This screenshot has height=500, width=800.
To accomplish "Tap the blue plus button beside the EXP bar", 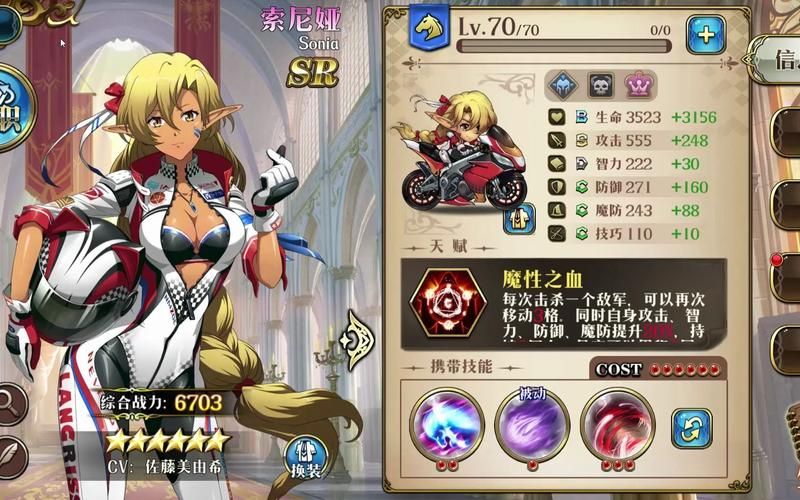I will pyautogui.click(x=705, y=34).
